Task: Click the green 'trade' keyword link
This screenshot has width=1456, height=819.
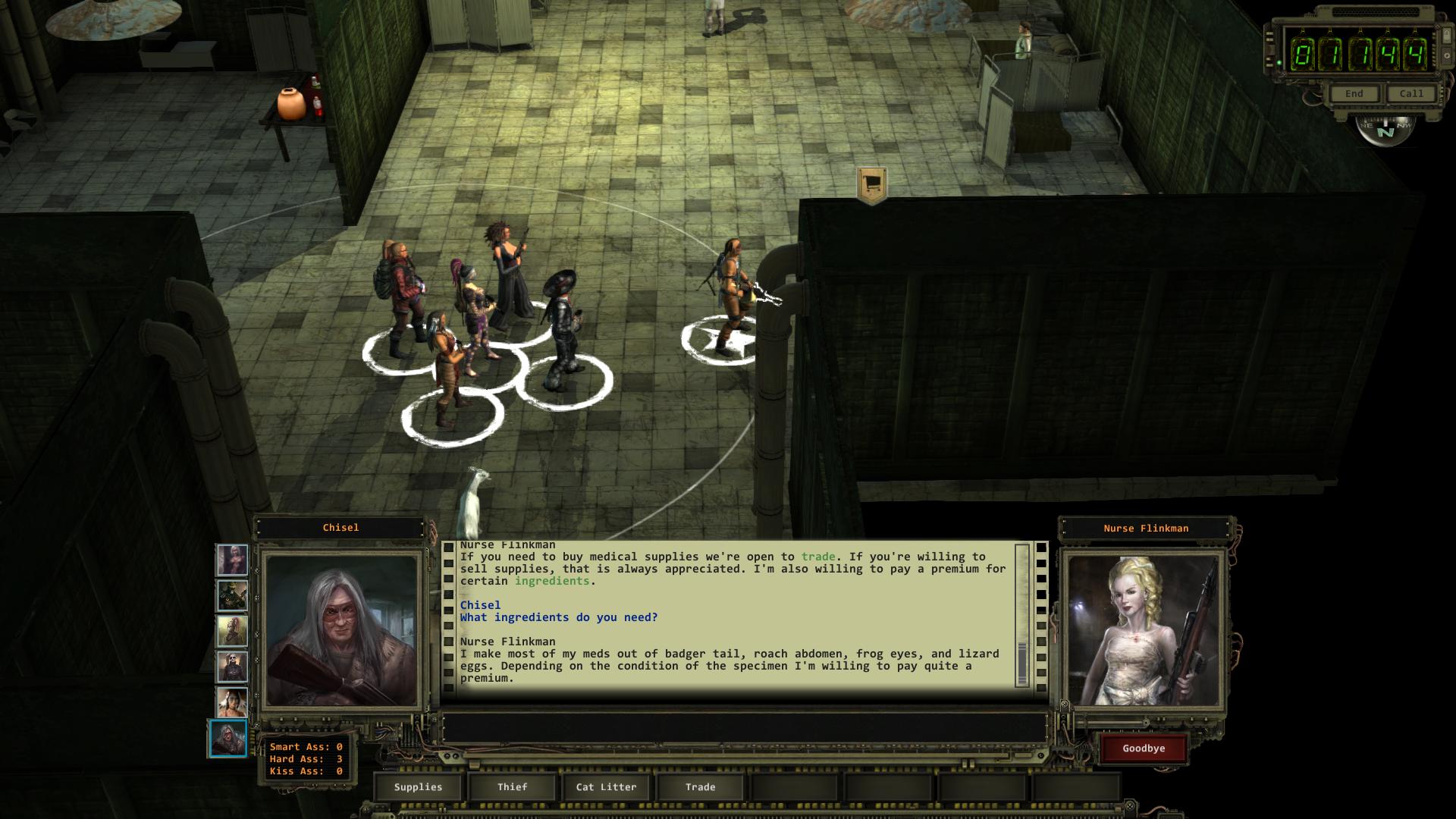Action: click(x=817, y=557)
